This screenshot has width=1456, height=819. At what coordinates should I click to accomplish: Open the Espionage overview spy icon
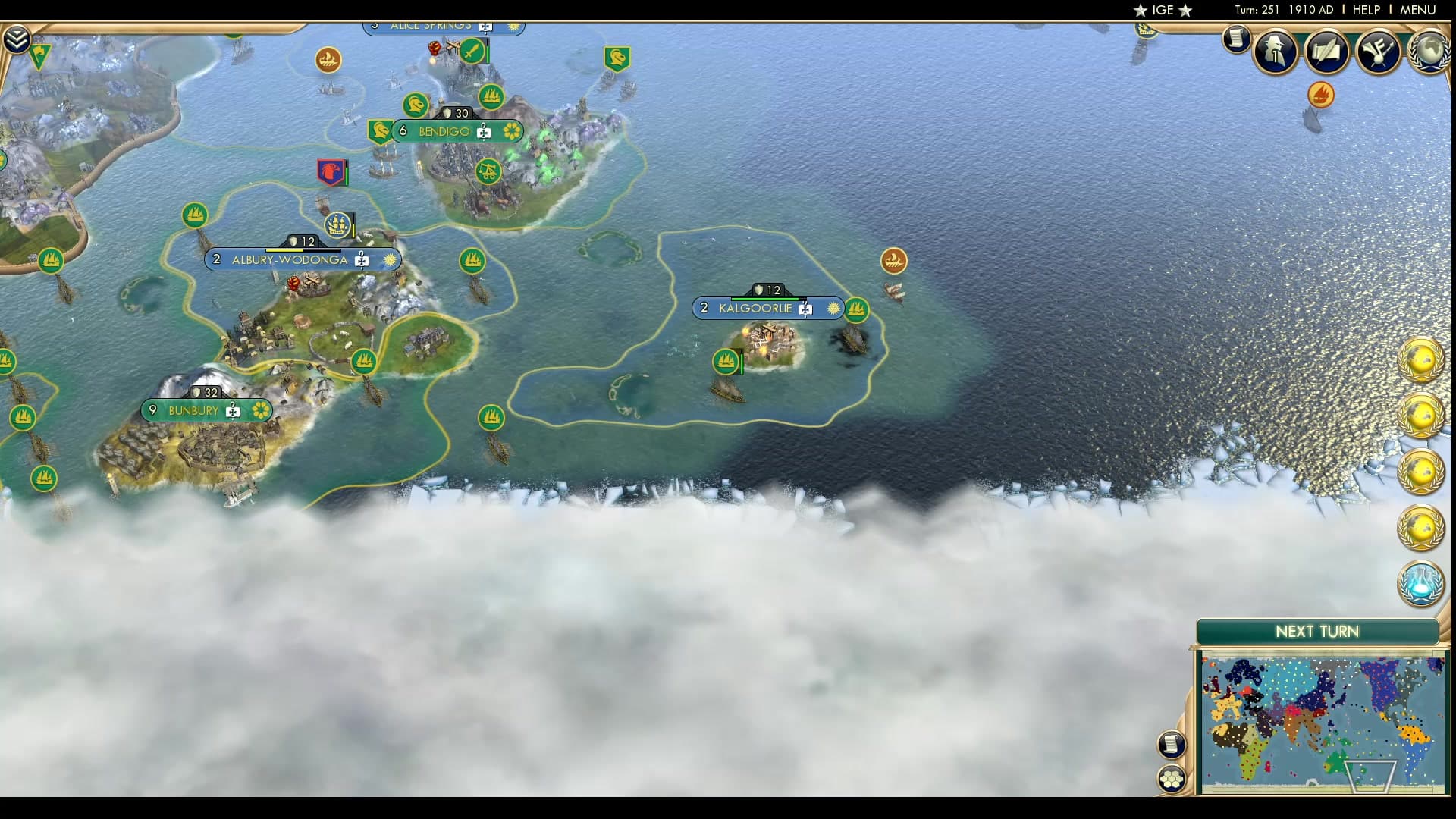point(1274,52)
